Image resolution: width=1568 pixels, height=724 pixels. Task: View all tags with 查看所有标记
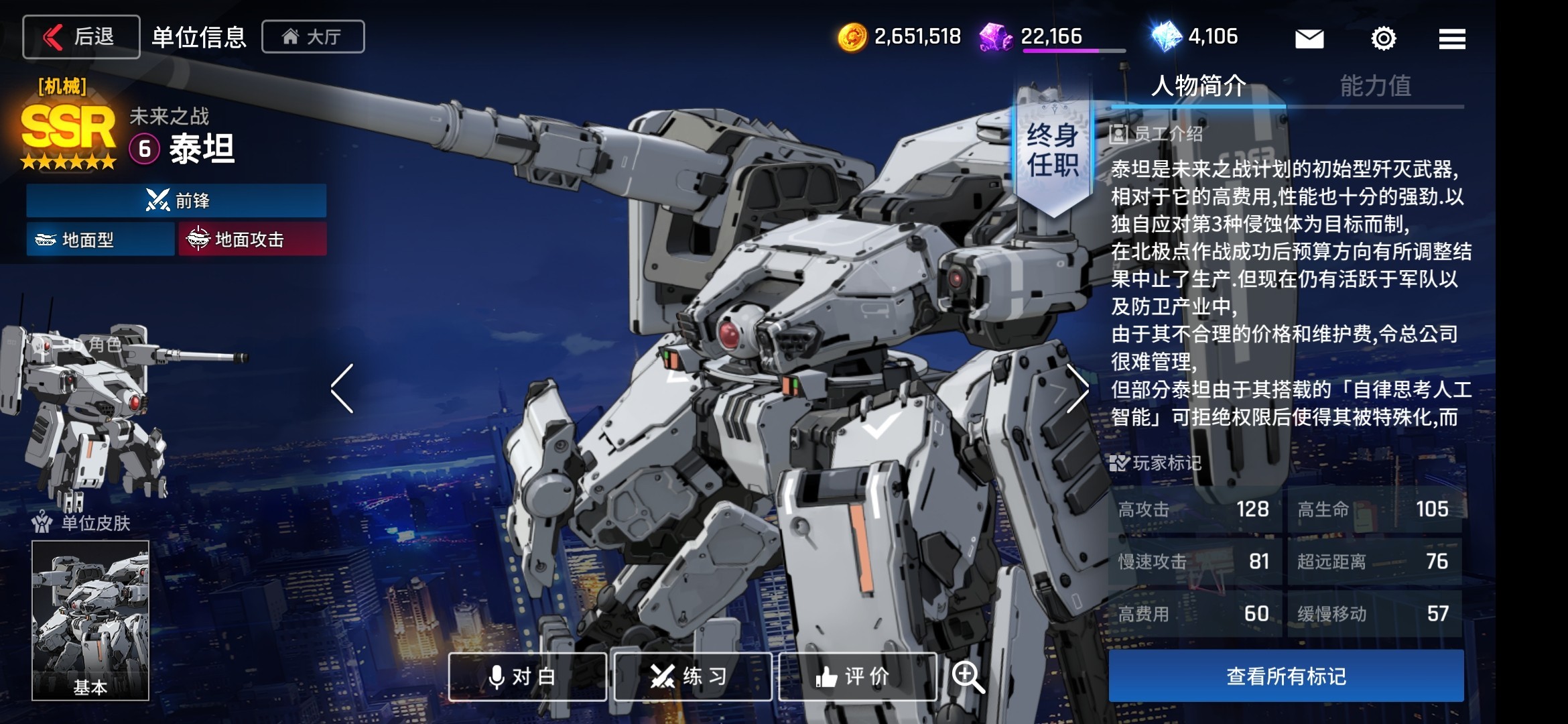click(x=1286, y=676)
